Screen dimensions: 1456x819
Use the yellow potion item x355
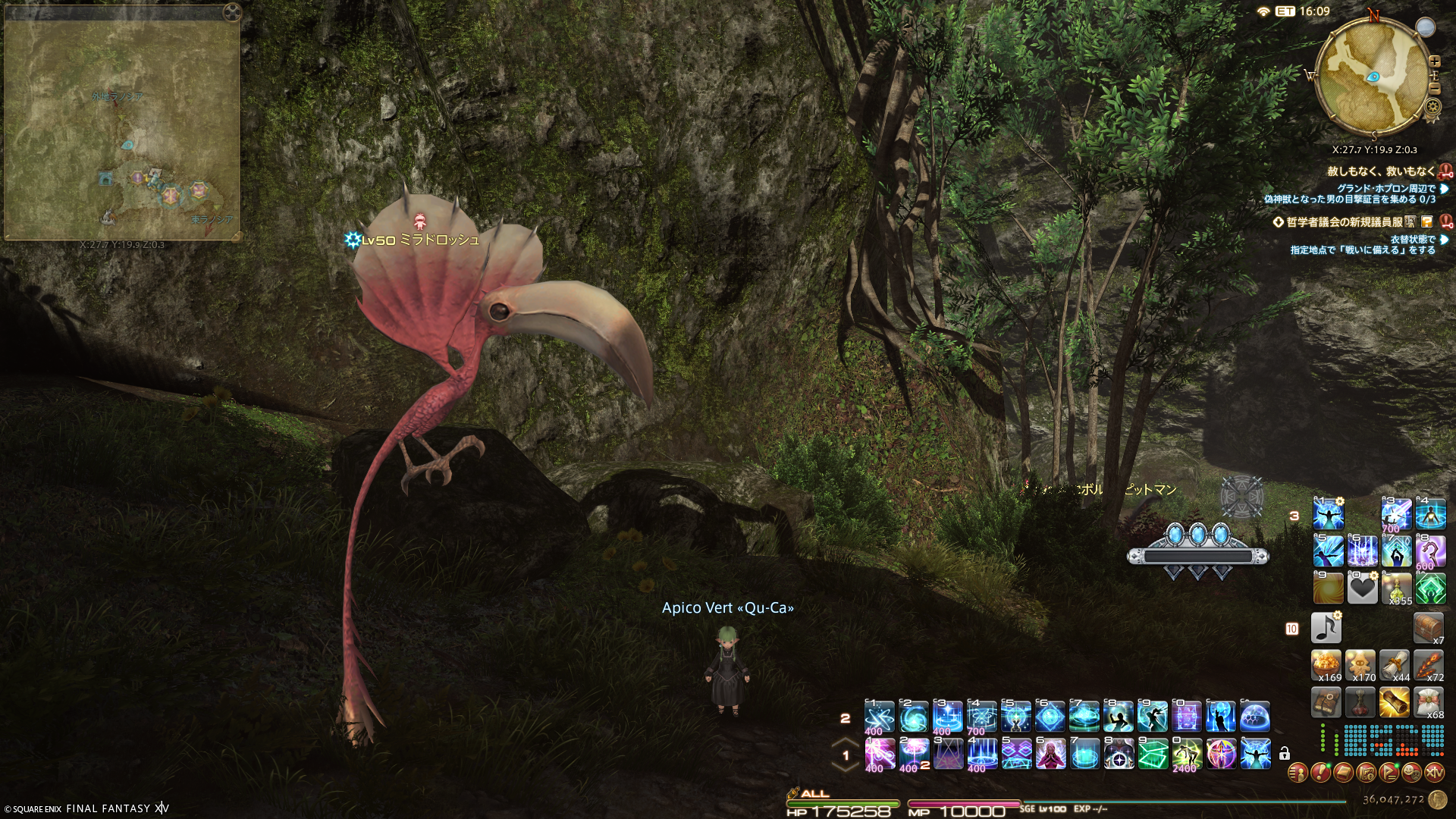[x=1395, y=588]
